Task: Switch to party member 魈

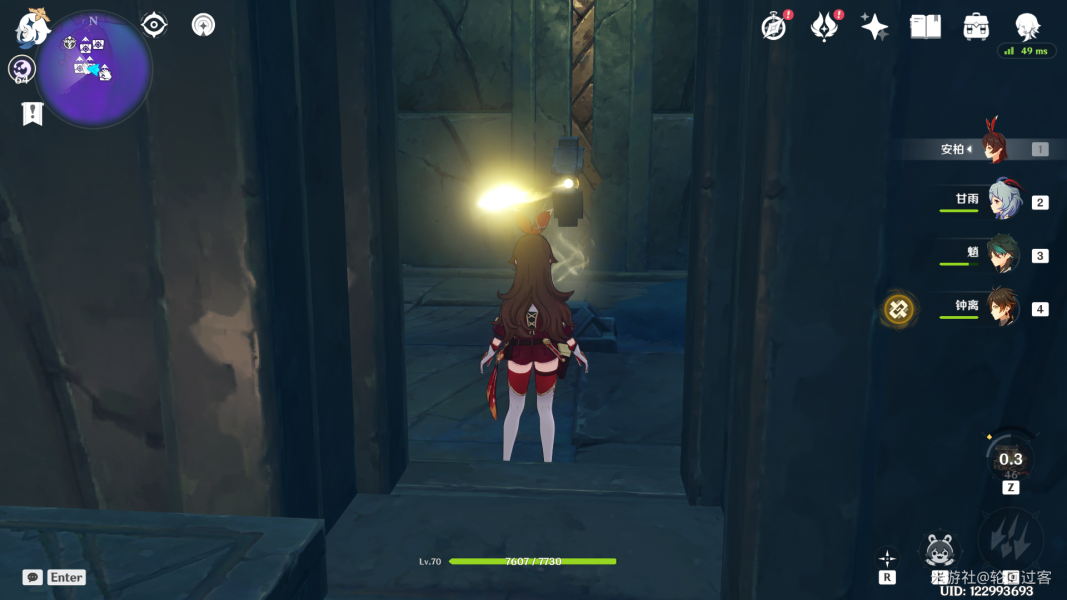Action: tap(1003, 254)
